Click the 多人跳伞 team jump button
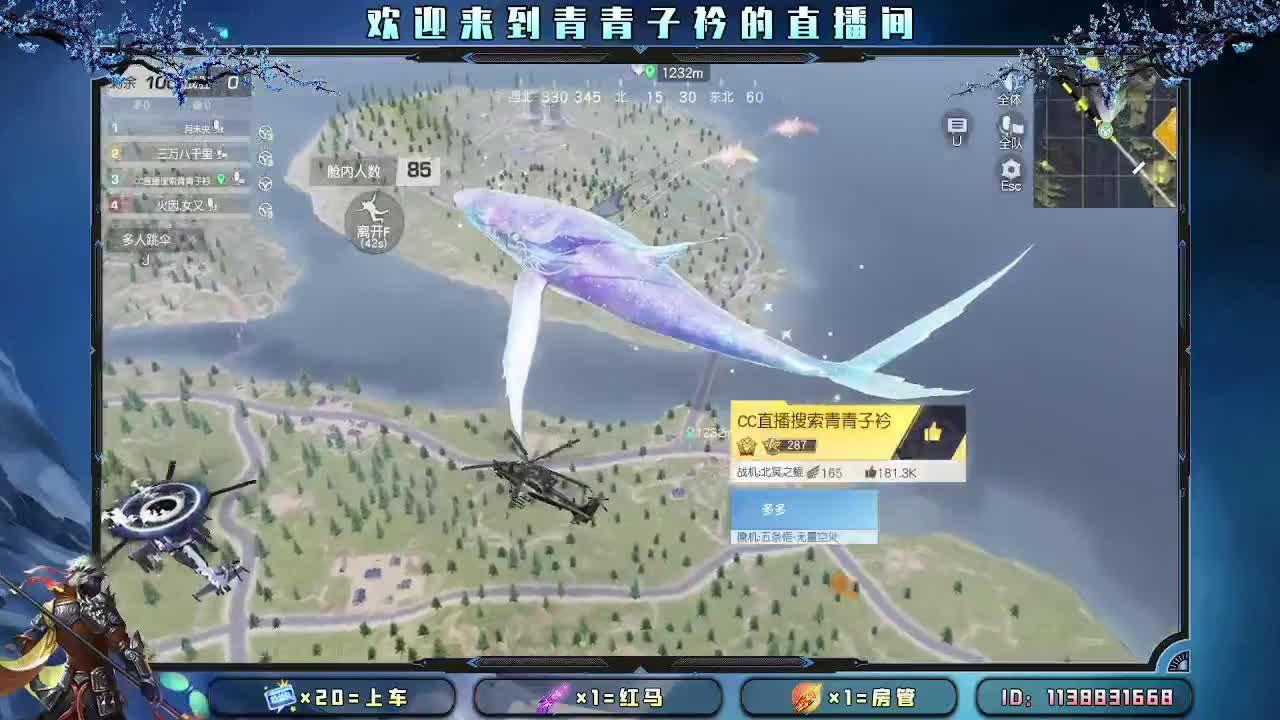 146,239
